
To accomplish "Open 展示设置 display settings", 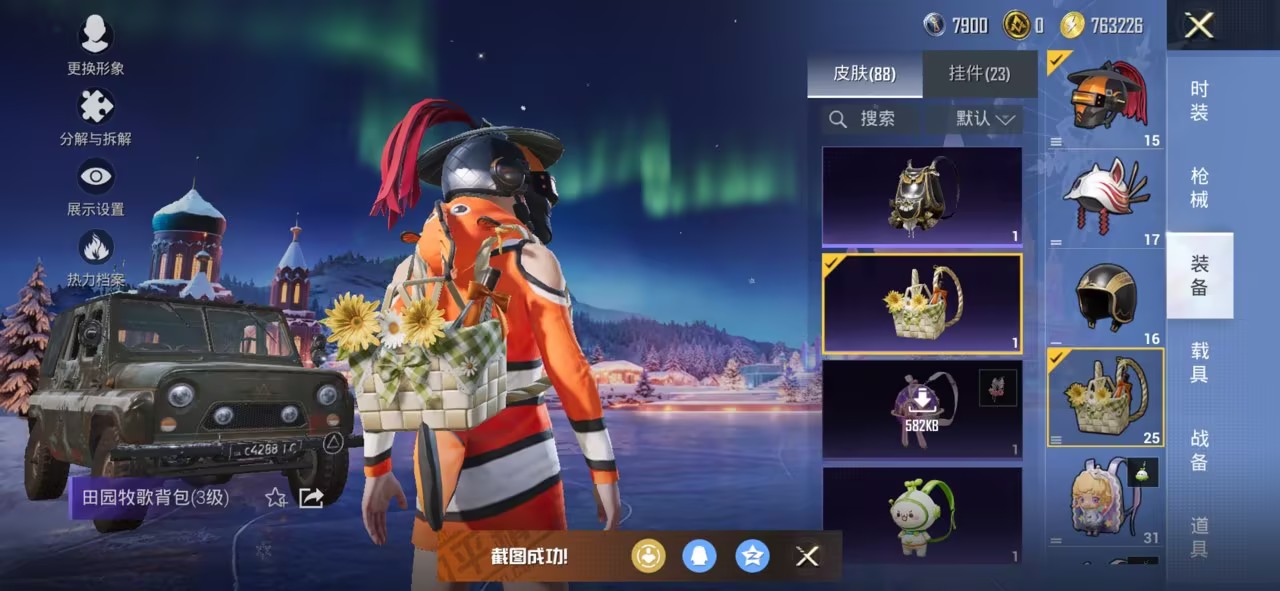I will click(x=95, y=178).
